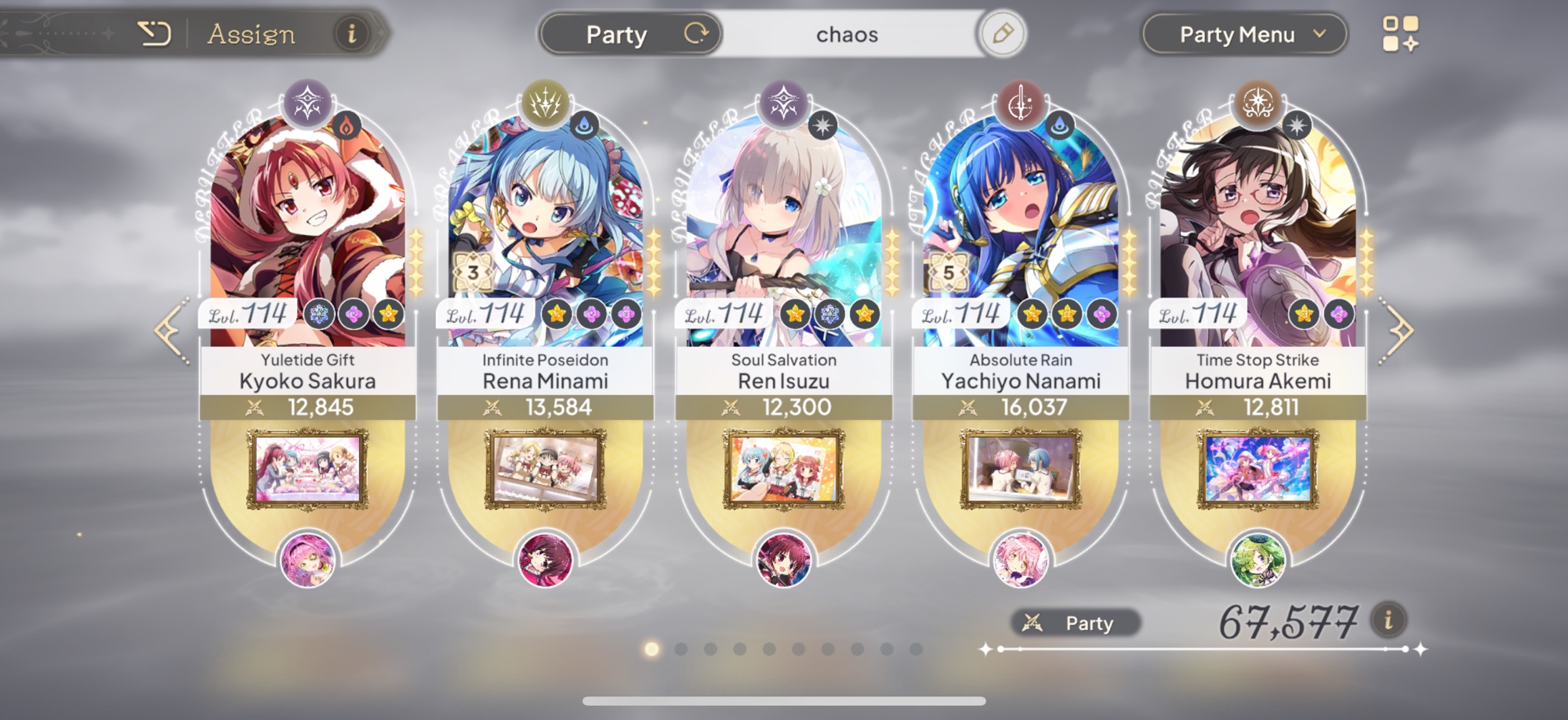Go back using the return arrow
This screenshot has width=1568, height=720.
coord(154,34)
